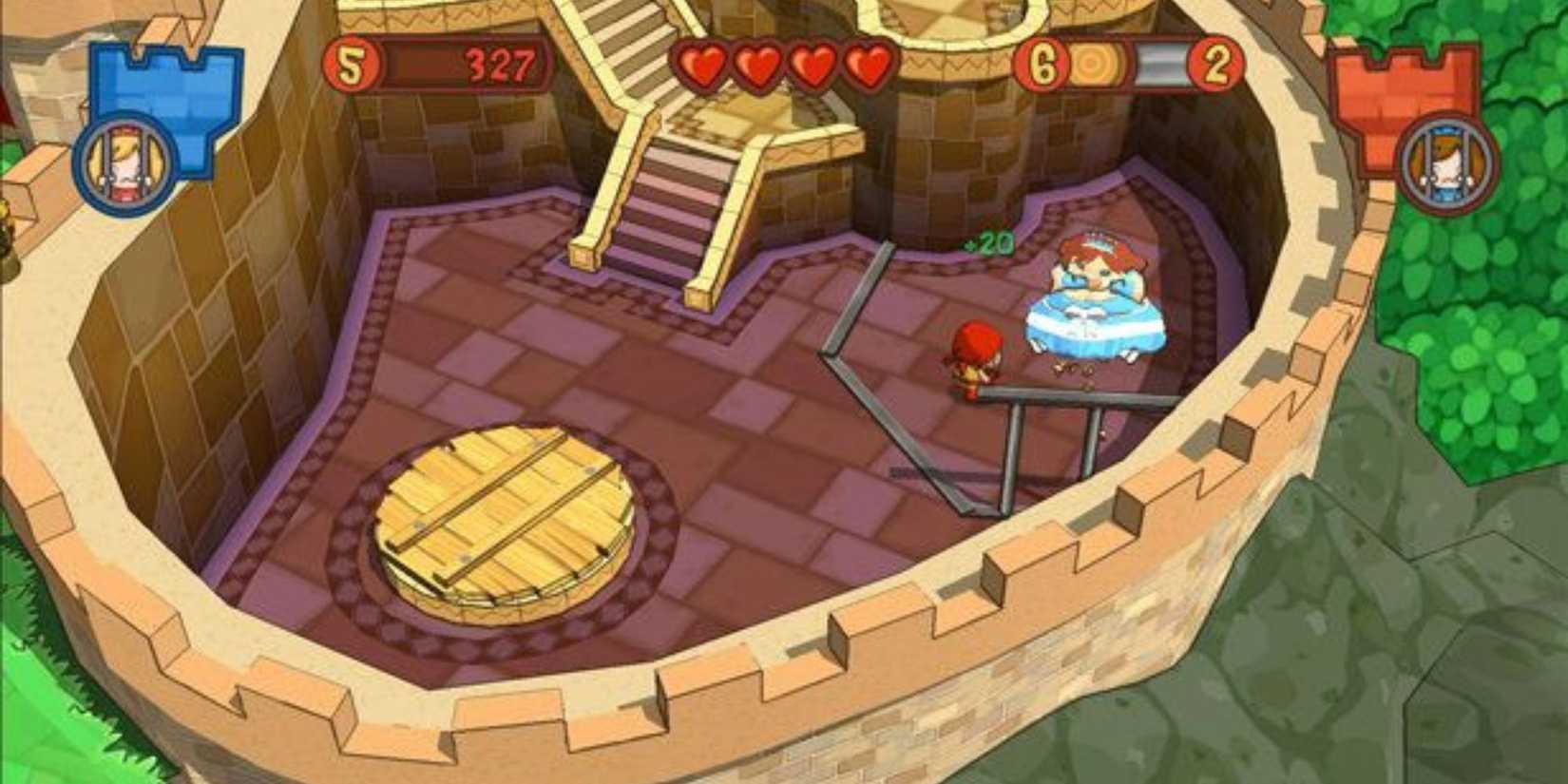
Task: Click the second heart icon
Action: coord(755,67)
